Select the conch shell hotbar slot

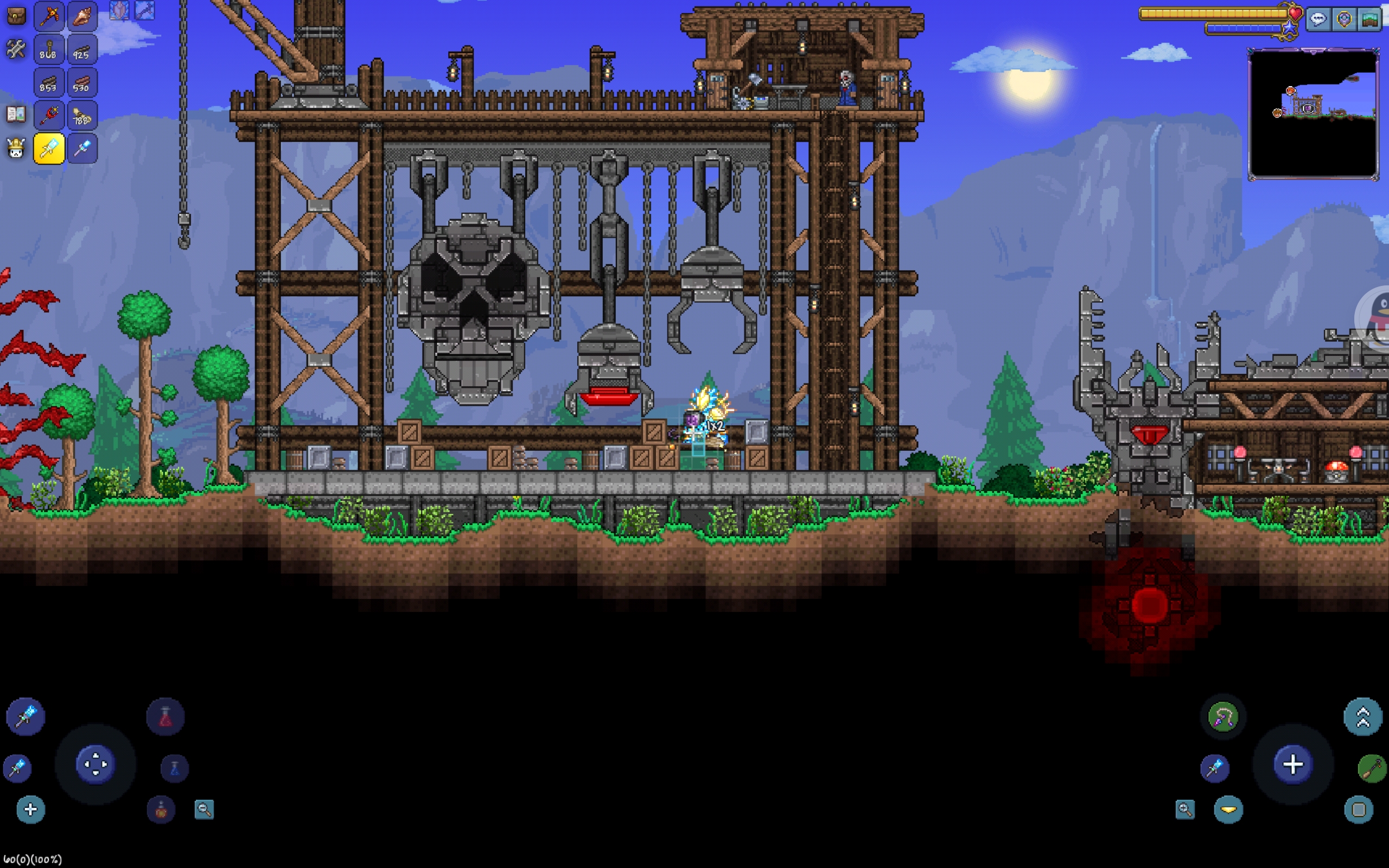click(x=82, y=16)
